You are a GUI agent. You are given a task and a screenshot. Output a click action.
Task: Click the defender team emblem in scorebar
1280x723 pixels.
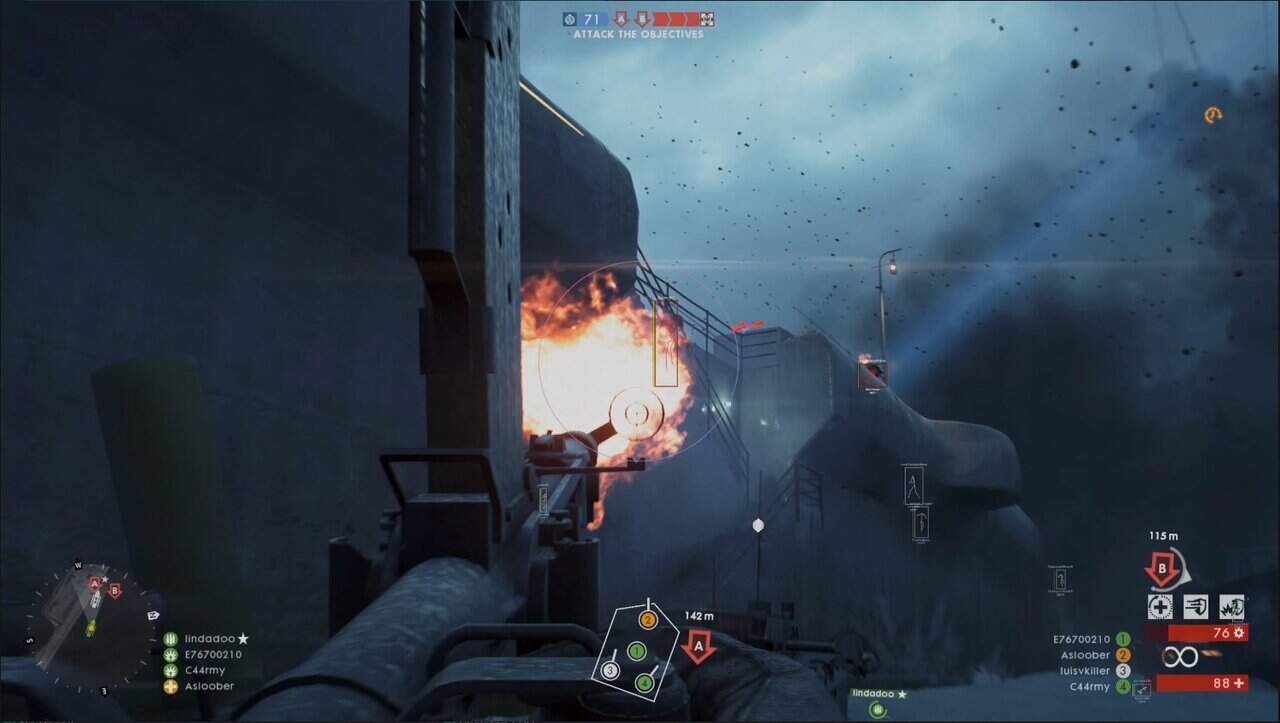tap(706, 19)
